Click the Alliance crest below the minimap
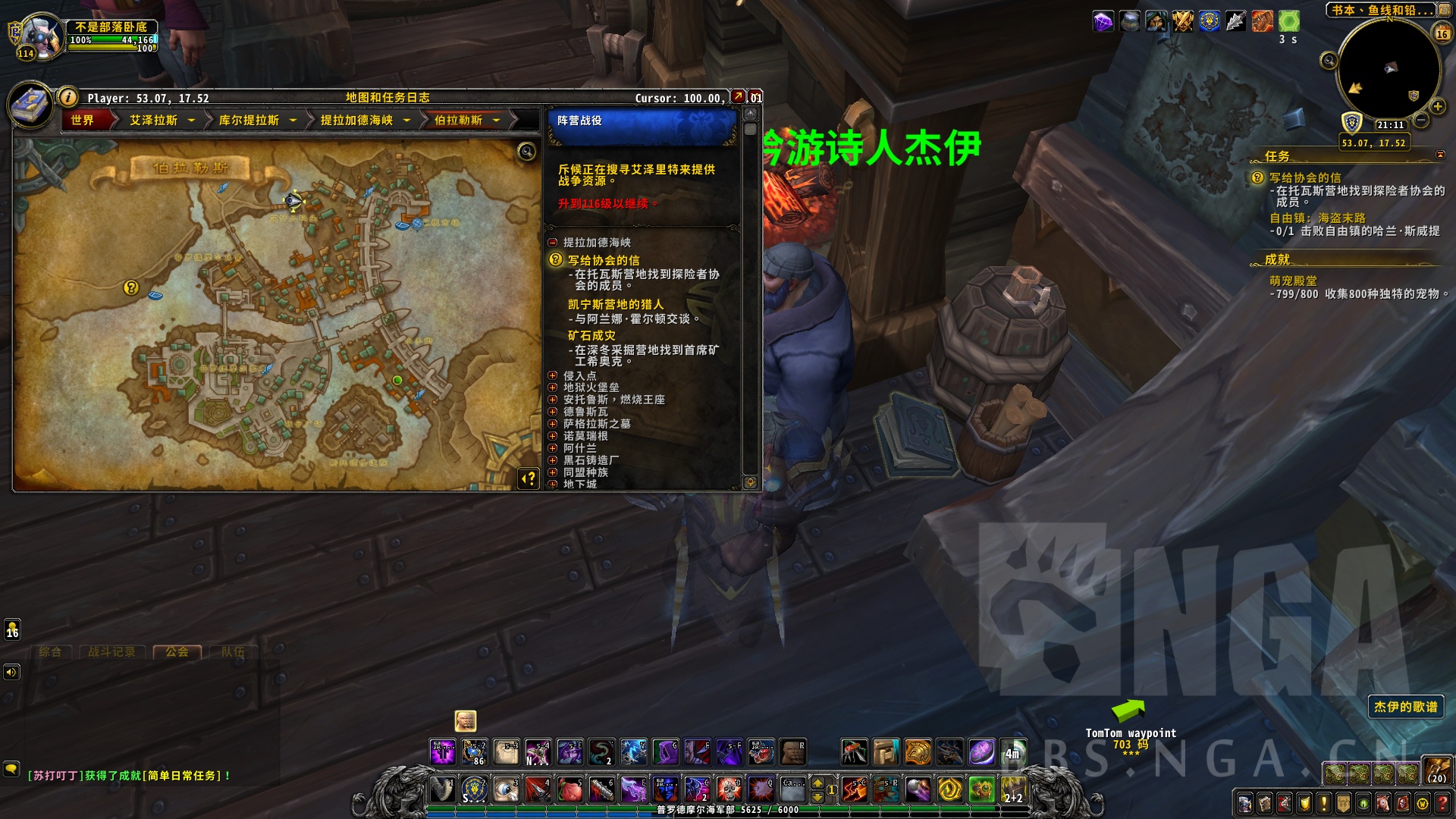Viewport: 1456px width, 819px height. pyautogui.click(x=1353, y=123)
